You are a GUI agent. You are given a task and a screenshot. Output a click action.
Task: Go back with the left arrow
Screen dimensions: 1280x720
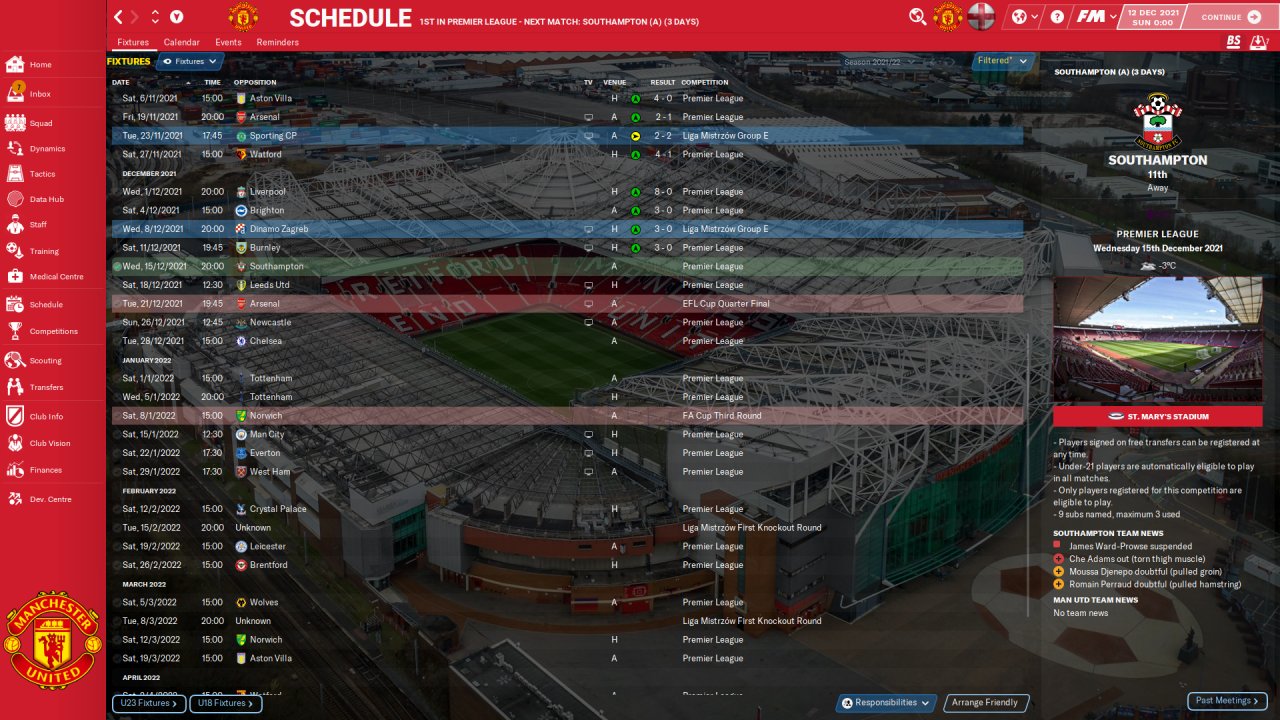[x=119, y=17]
